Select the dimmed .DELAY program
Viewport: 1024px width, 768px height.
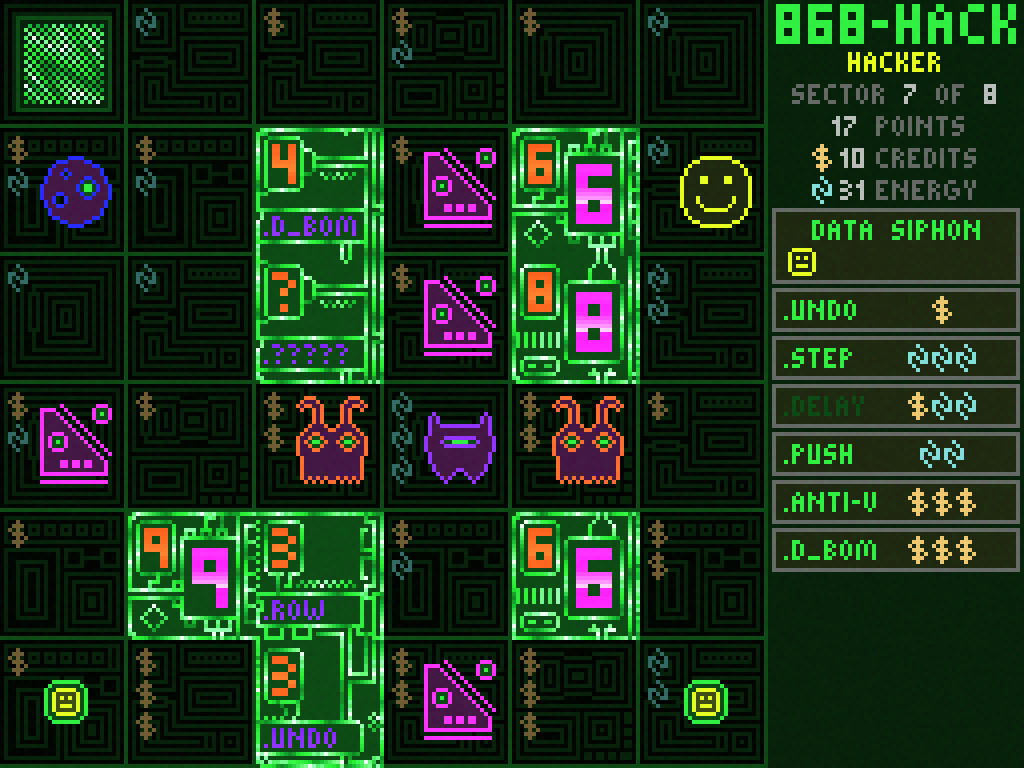pos(895,406)
